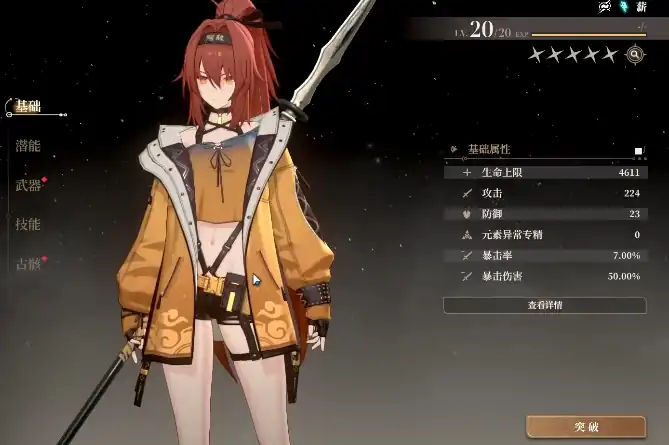Click the 突破 breakthrough button
The width and height of the screenshot is (669, 445).
click(x=585, y=427)
